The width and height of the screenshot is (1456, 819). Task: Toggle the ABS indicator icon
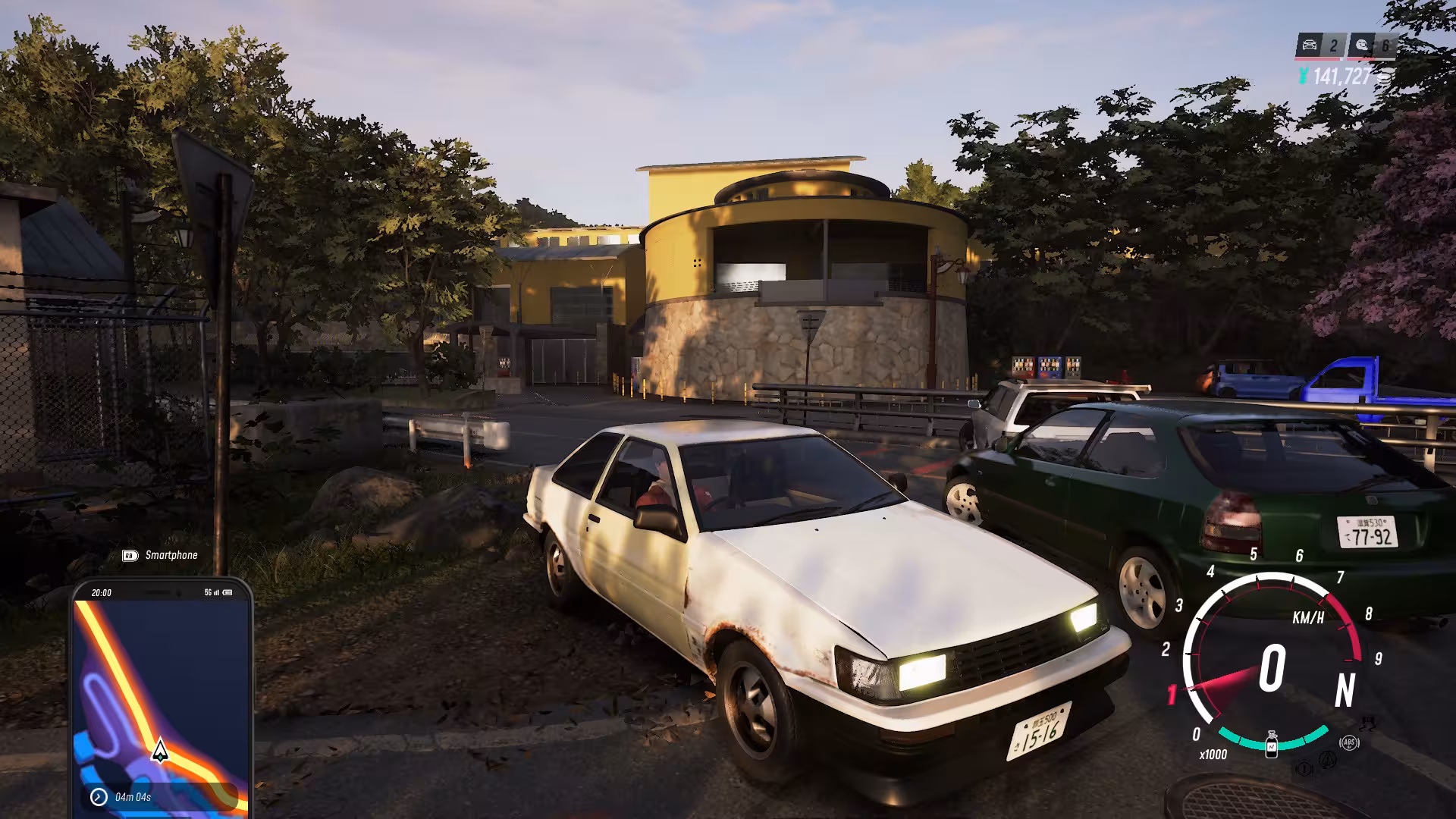coord(1348,742)
